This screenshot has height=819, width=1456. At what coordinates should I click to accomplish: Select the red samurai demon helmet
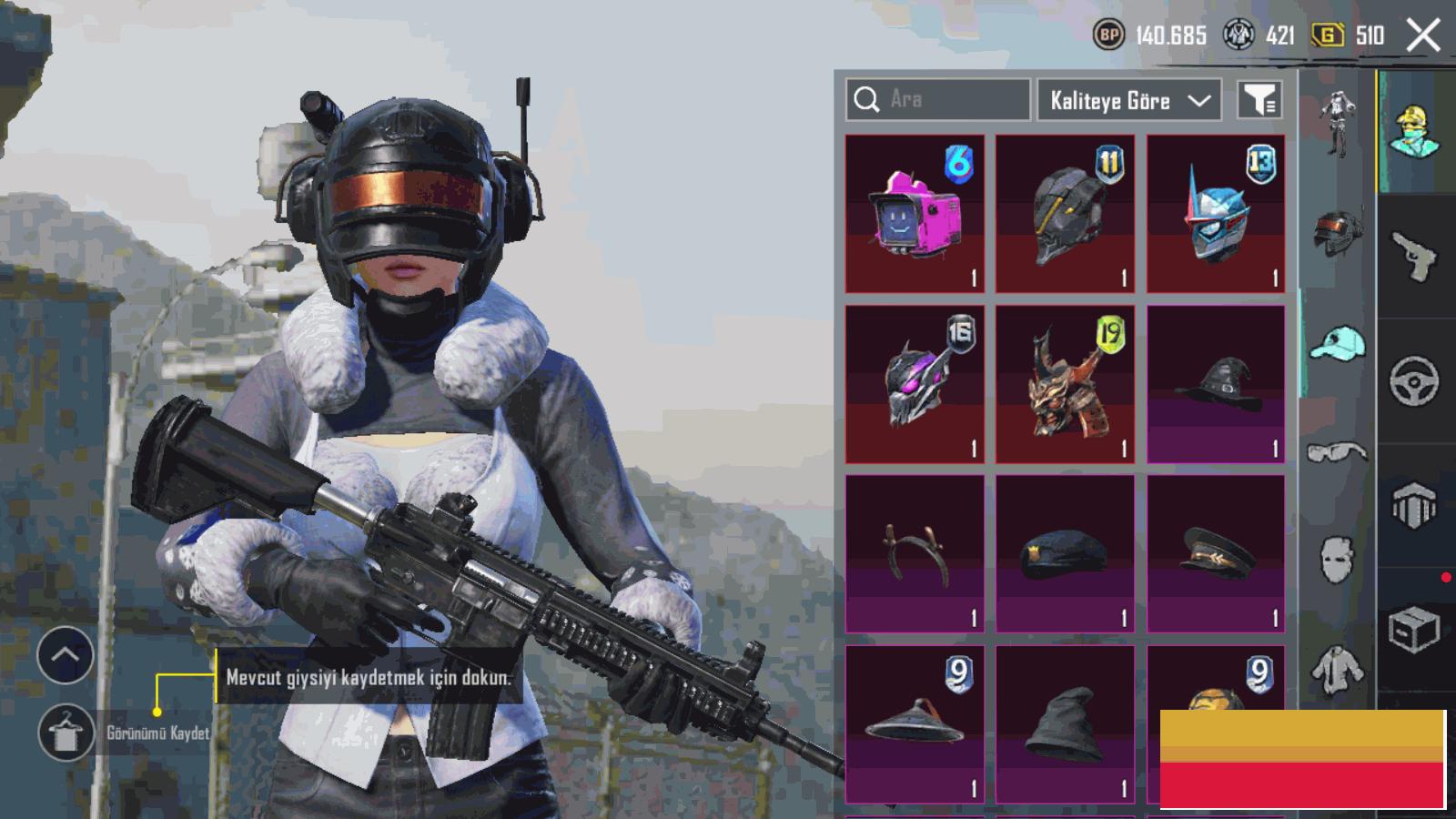tap(1065, 384)
